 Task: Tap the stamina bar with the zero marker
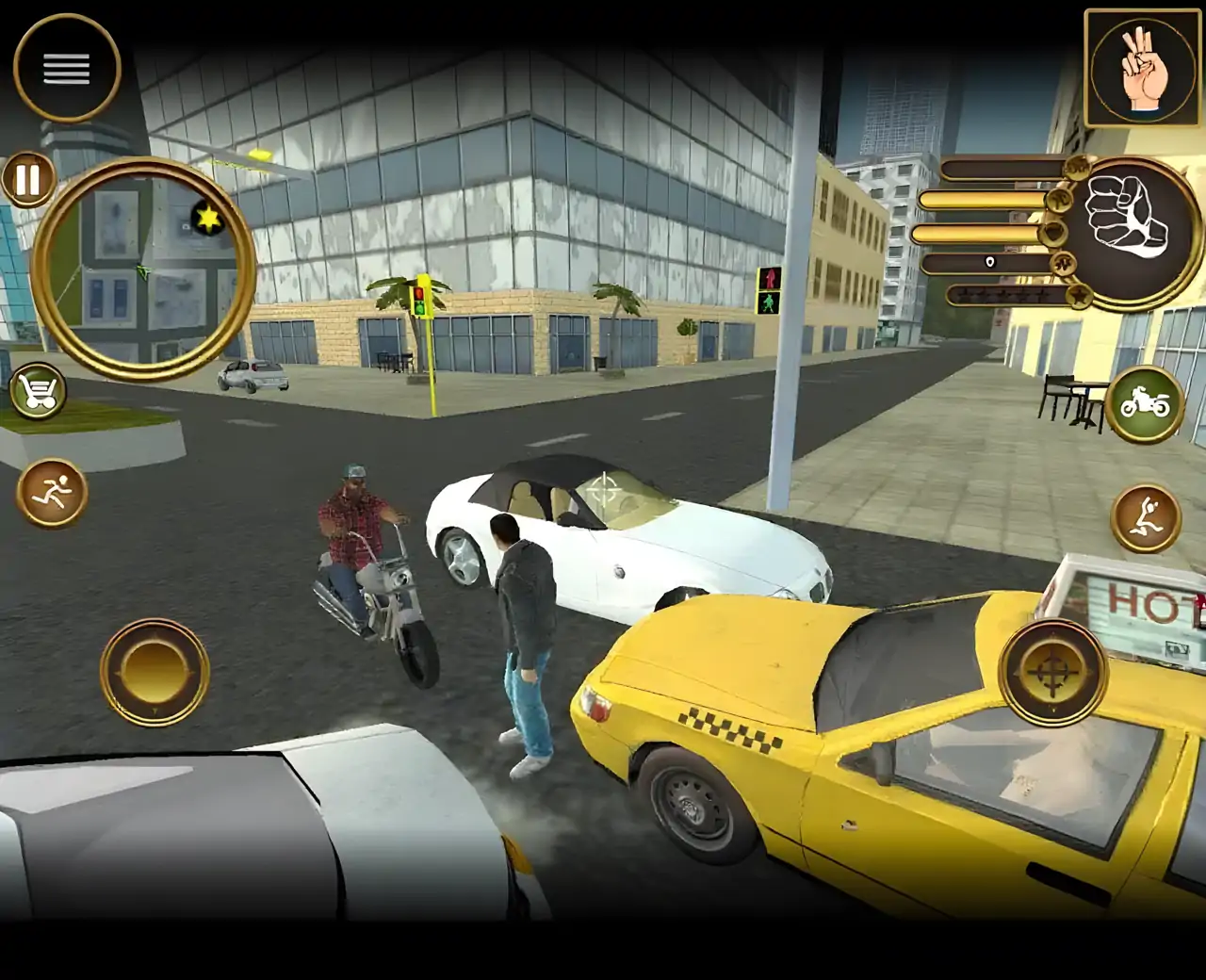pyautogui.click(x=985, y=262)
